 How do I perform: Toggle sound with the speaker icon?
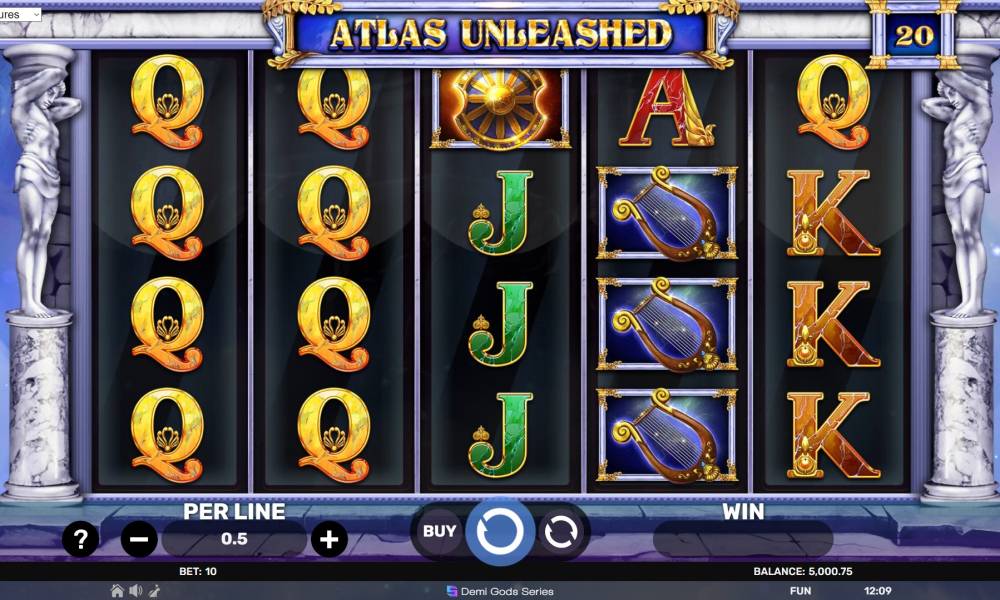(x=135, y=591)
